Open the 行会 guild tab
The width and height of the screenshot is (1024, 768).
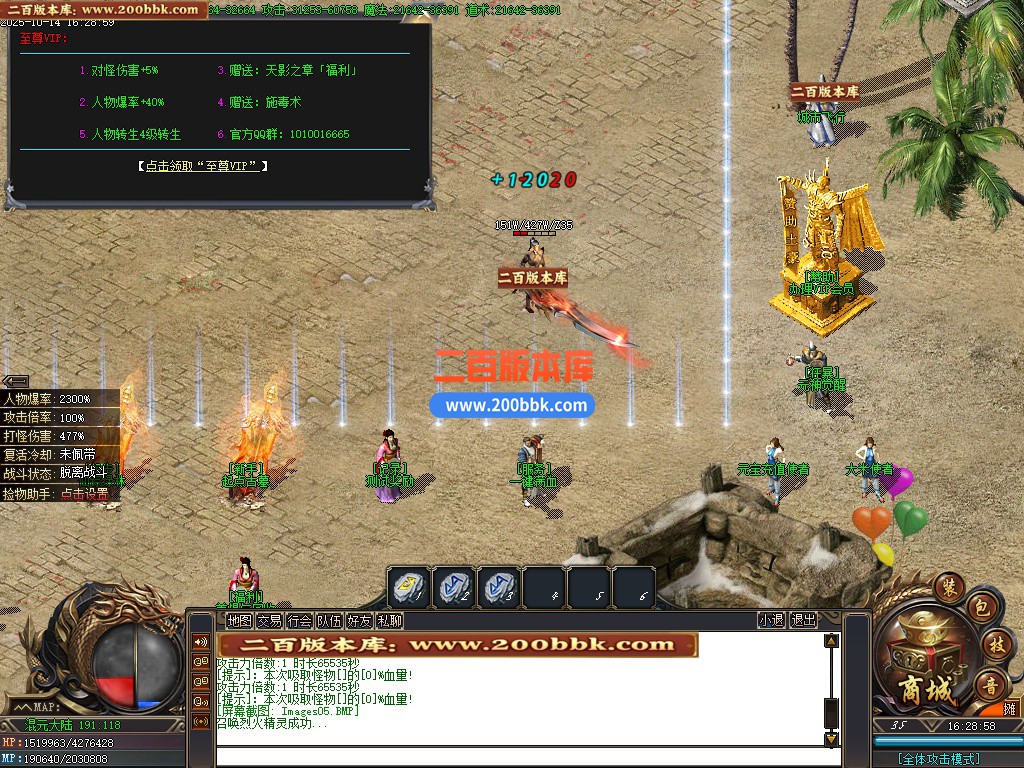click(x=299, y=621)
